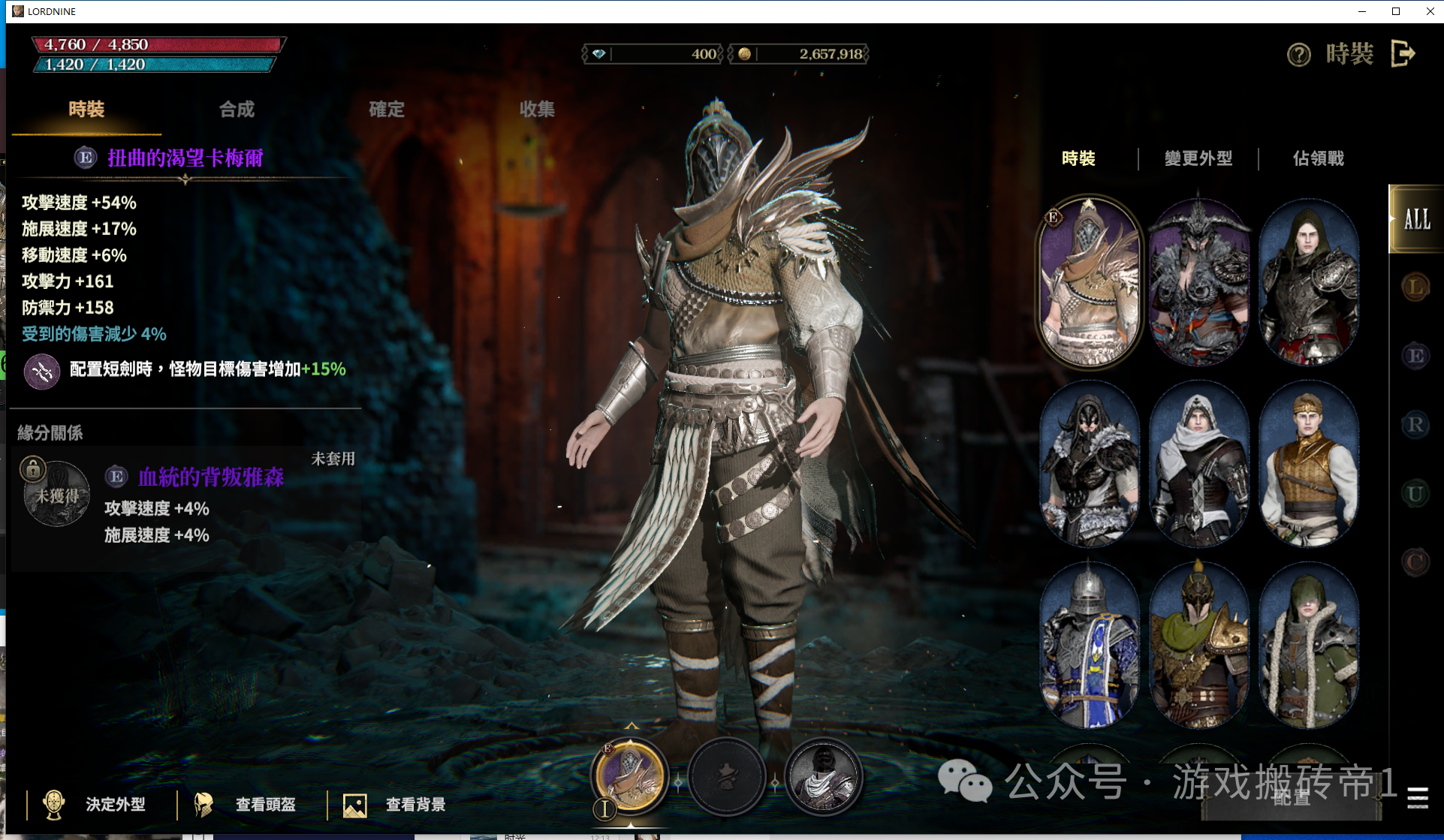
Task: Select the blue tabard knight costume thumbnail
Action: [1089, 646]
